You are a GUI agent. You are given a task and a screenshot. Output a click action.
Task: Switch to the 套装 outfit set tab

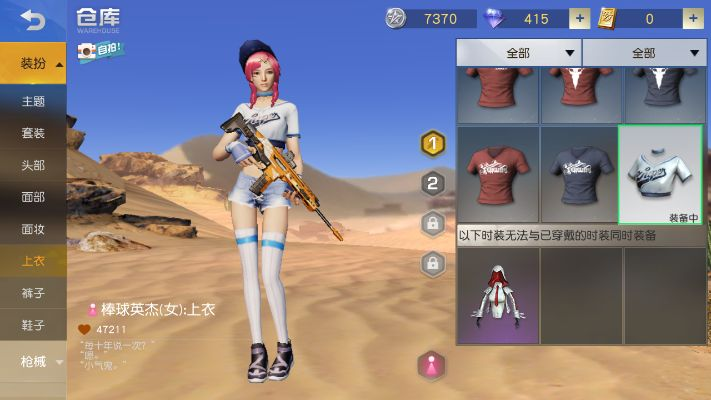click(x=33, y=133)
